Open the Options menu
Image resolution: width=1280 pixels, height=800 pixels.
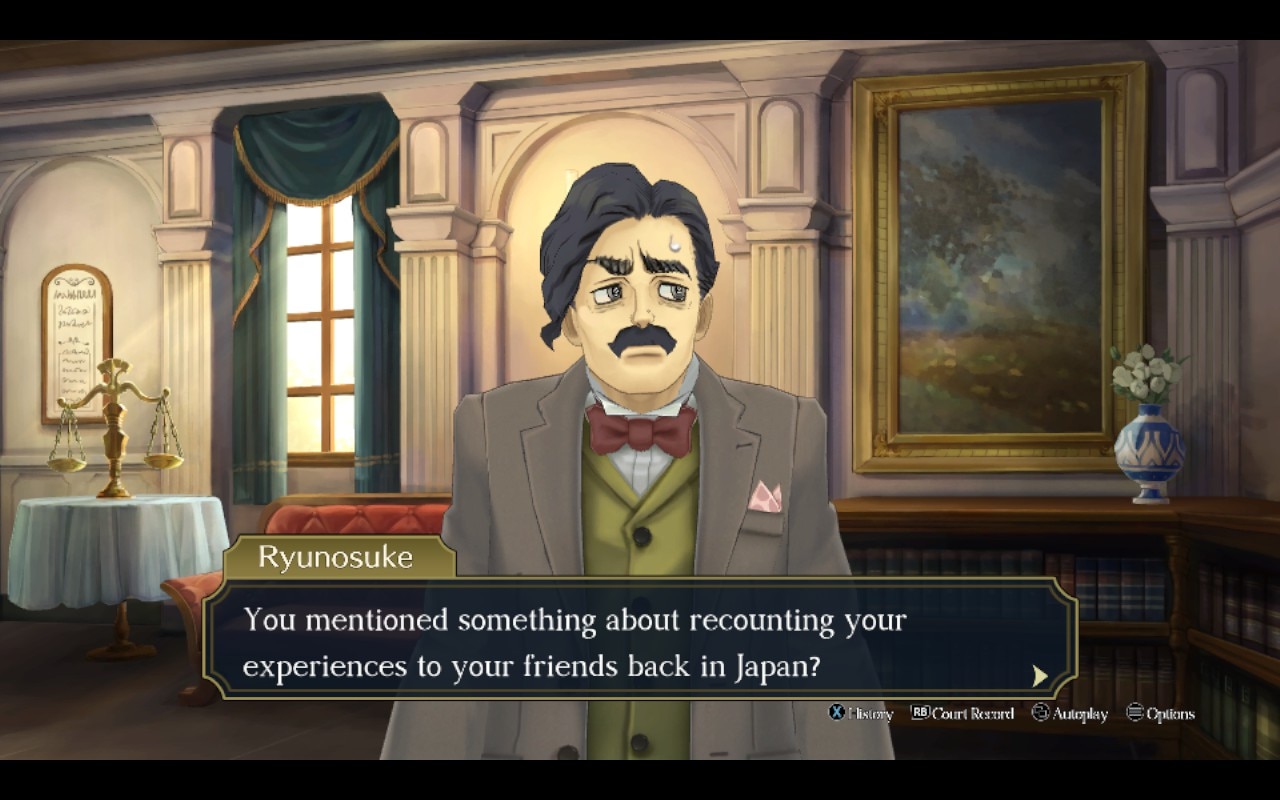coord(1160,713)
